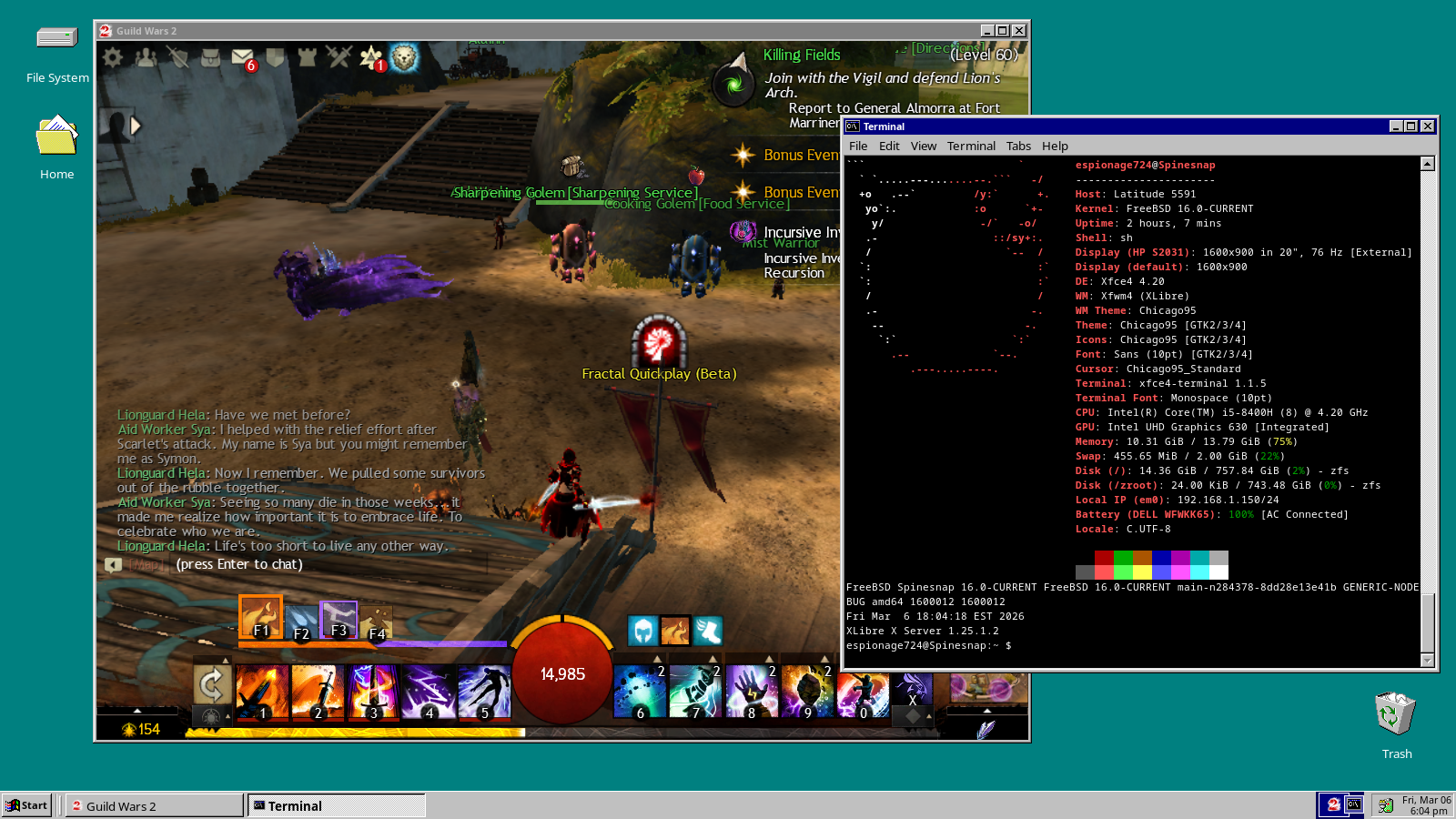Open the game options gear icon
Viewport: 1456px width, 819px height.
click(112, 57)
